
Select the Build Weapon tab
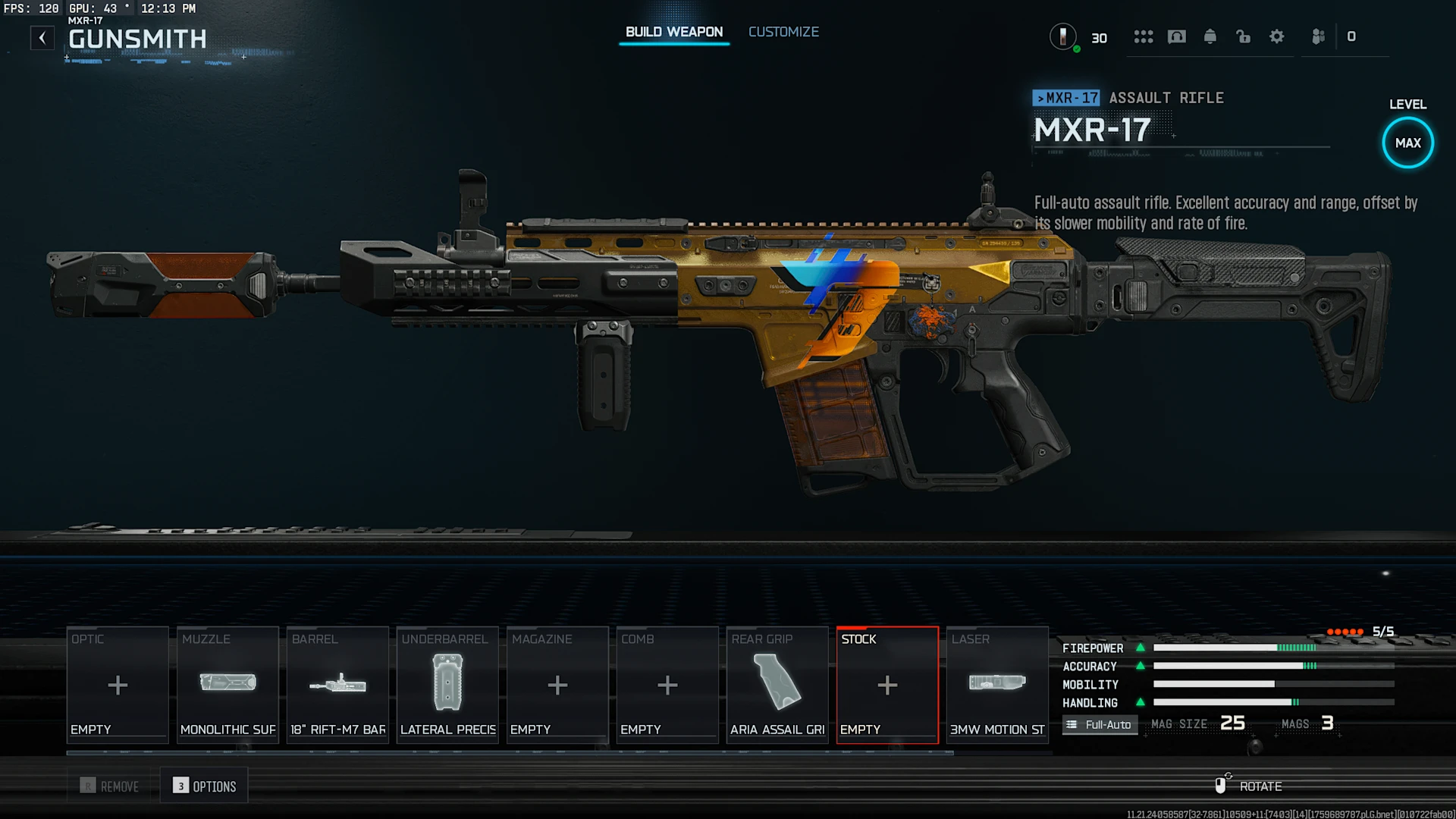point(673,32)
